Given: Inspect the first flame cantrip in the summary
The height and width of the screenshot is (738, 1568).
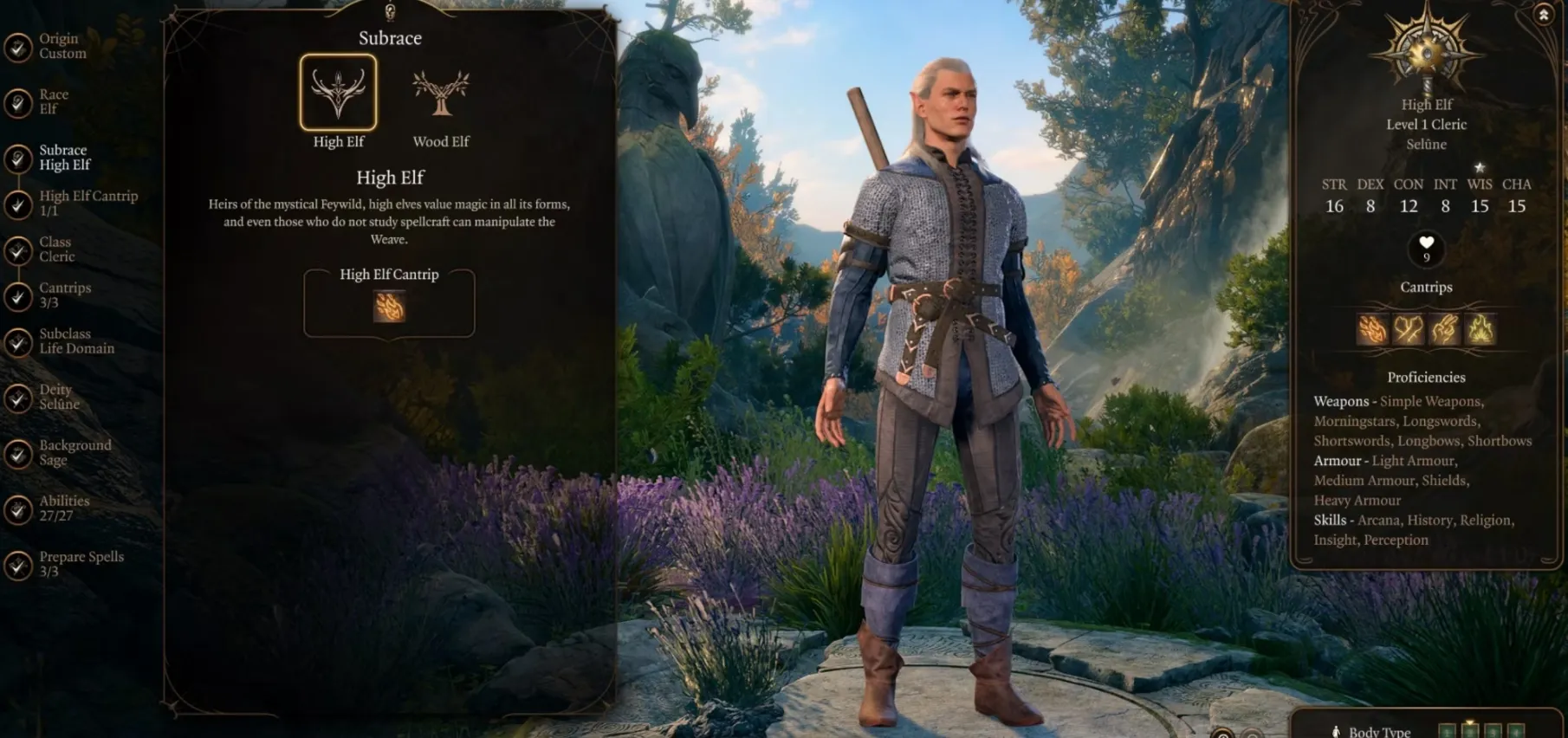Looking at the screenshot, I should click(1371, 329).
